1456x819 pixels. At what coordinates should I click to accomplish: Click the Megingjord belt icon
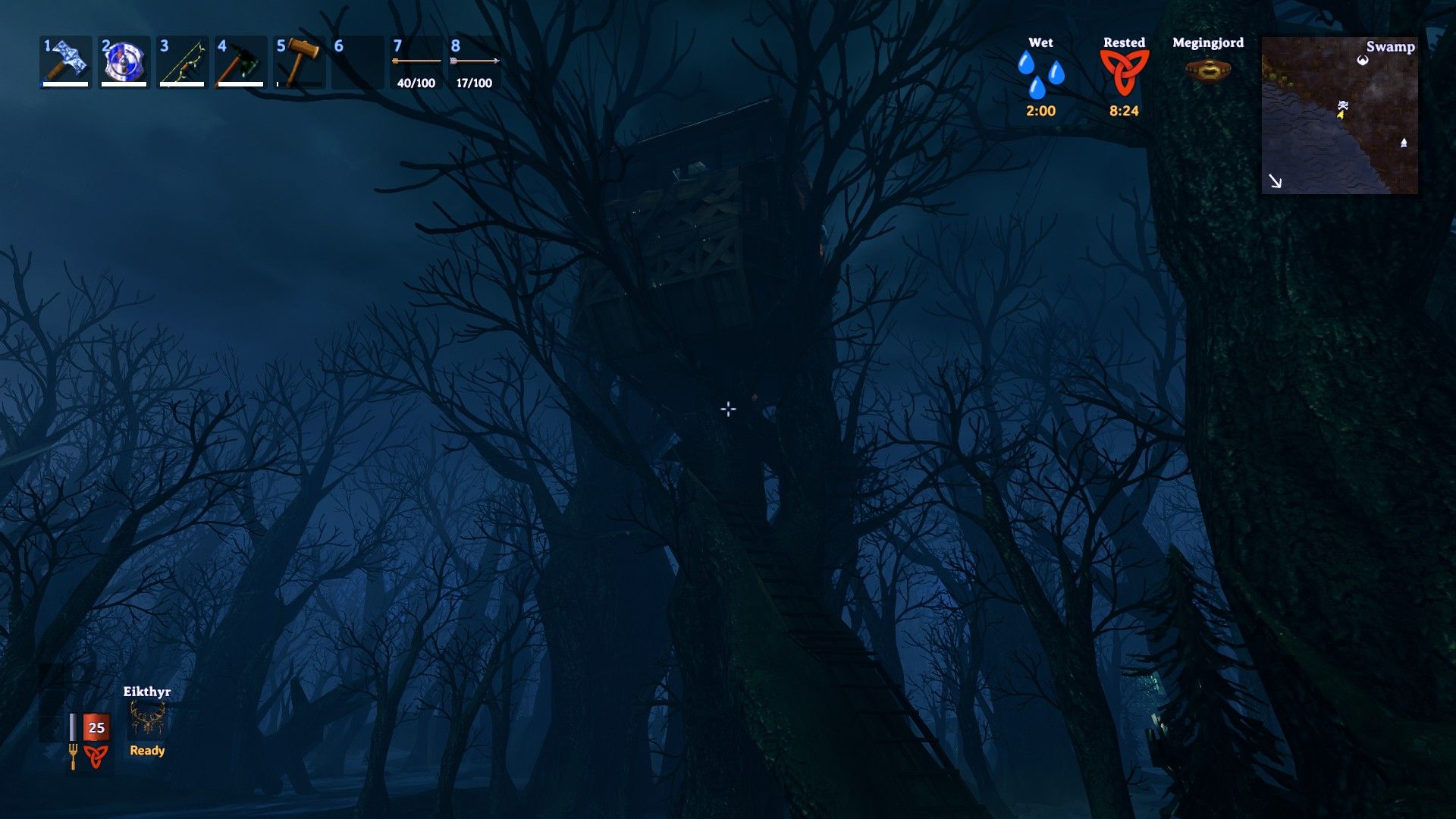click(1207, 70)
